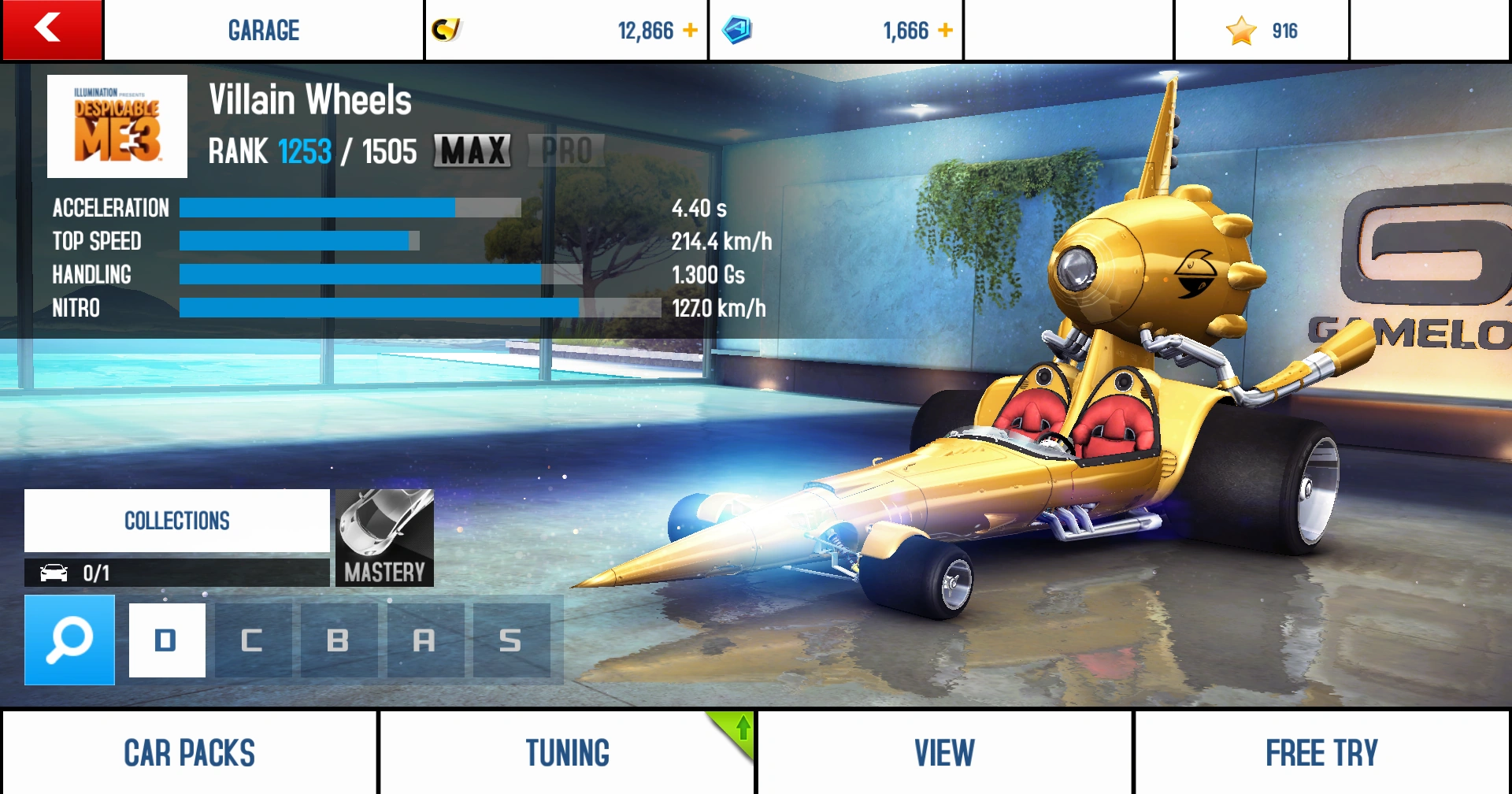Click VIEW to inspect the Villain Wheels
The width and height of the screenshot is (1512, 794).
click(944, 751)
